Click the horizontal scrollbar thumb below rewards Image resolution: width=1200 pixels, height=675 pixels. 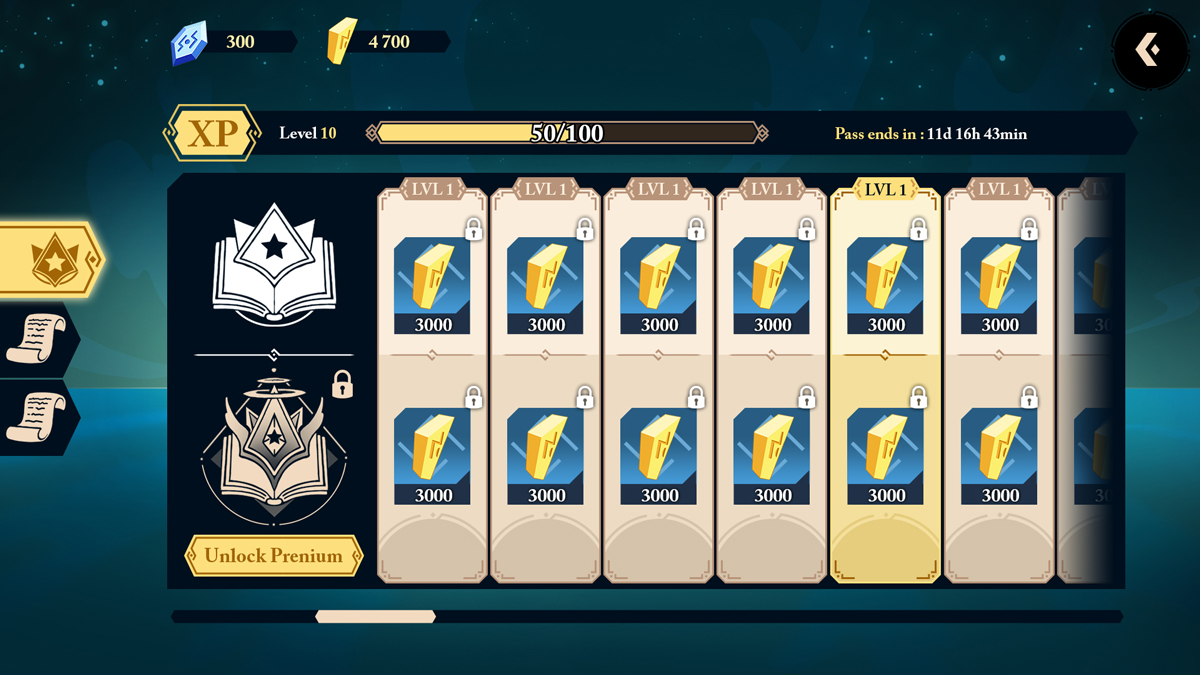375,617
